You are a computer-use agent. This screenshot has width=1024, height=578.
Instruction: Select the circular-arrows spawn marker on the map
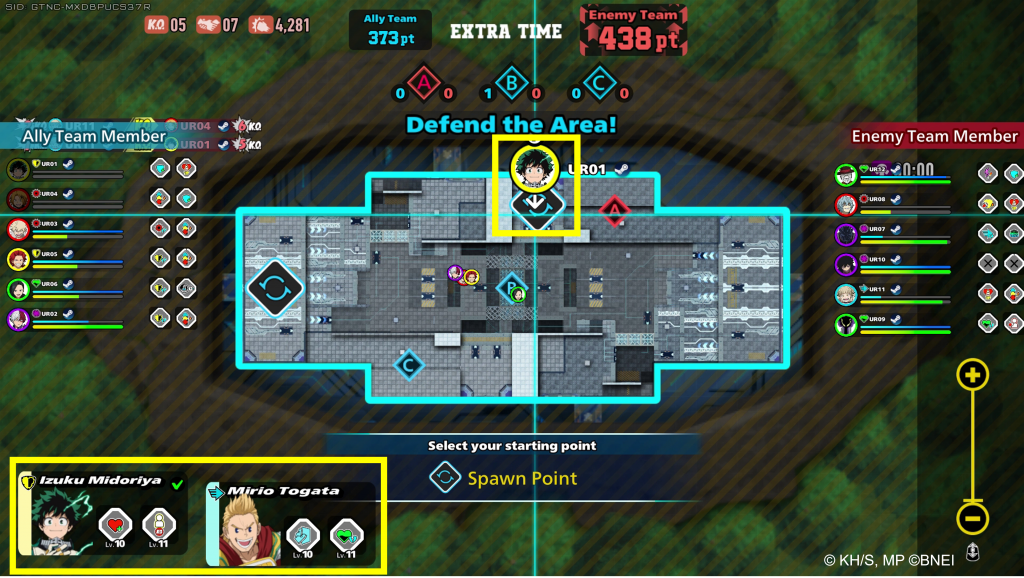tap(275, 289)
